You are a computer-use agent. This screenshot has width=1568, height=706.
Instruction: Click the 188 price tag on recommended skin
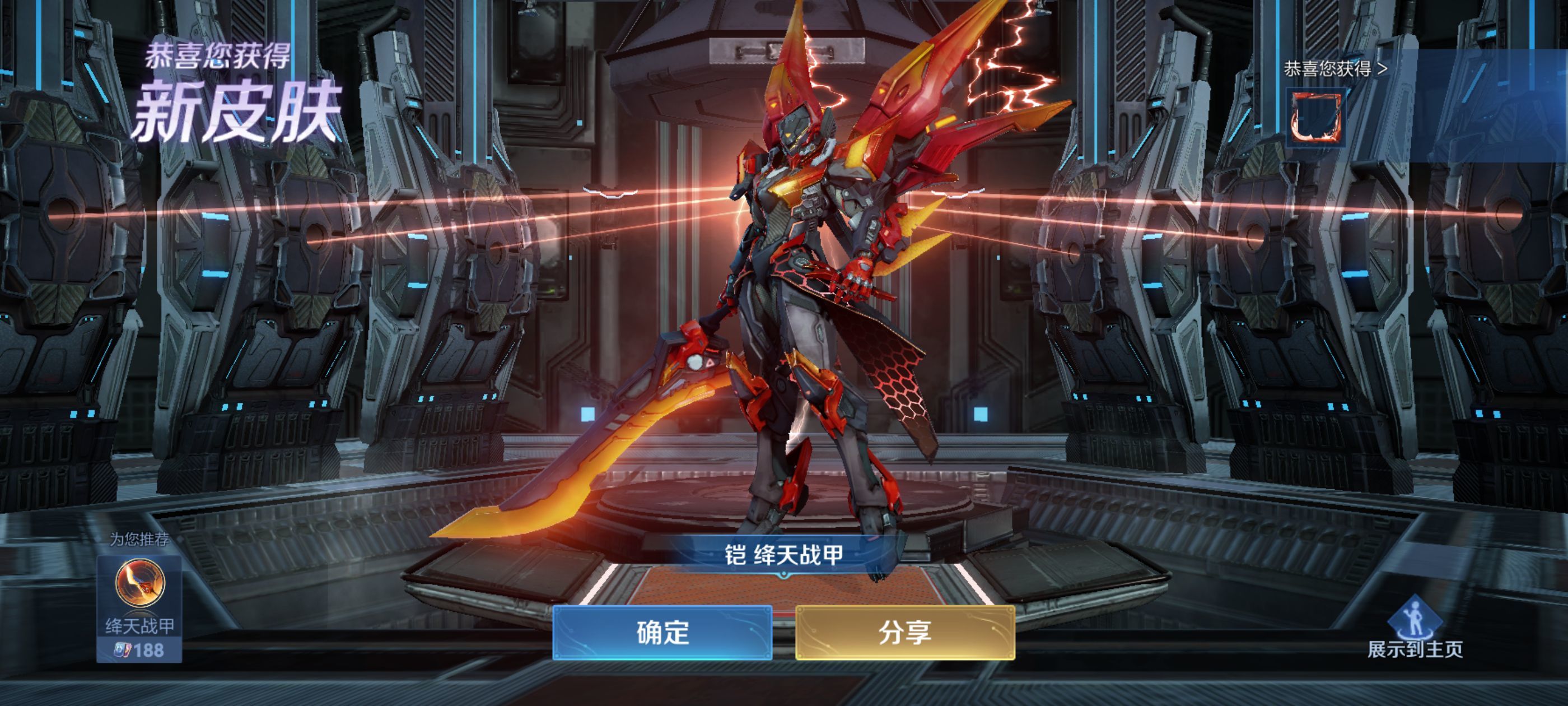click(x=150, y=650)
